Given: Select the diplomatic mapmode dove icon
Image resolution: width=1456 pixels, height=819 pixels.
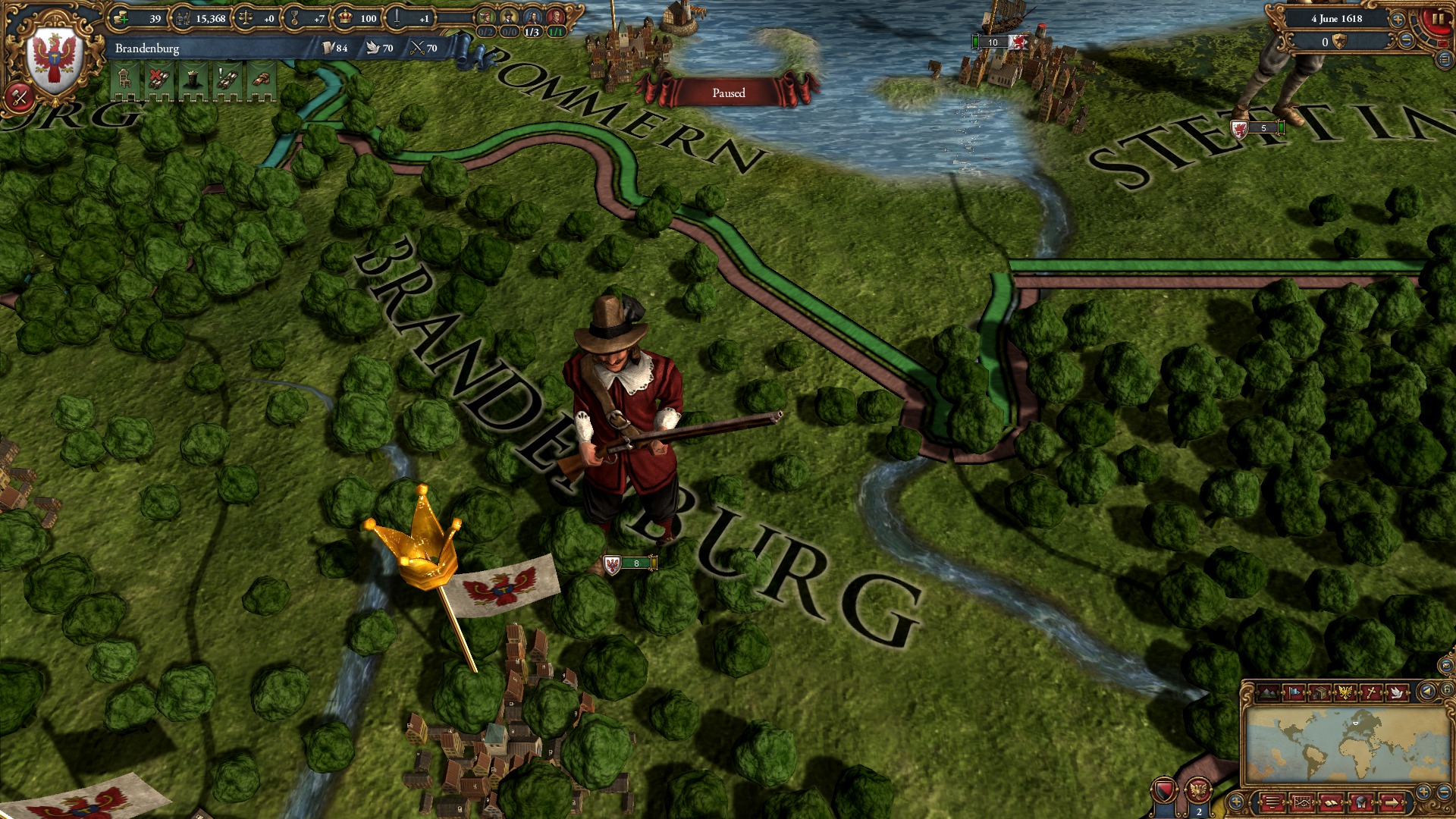Looking at the screenshot, I should [x=1398, y=693].
